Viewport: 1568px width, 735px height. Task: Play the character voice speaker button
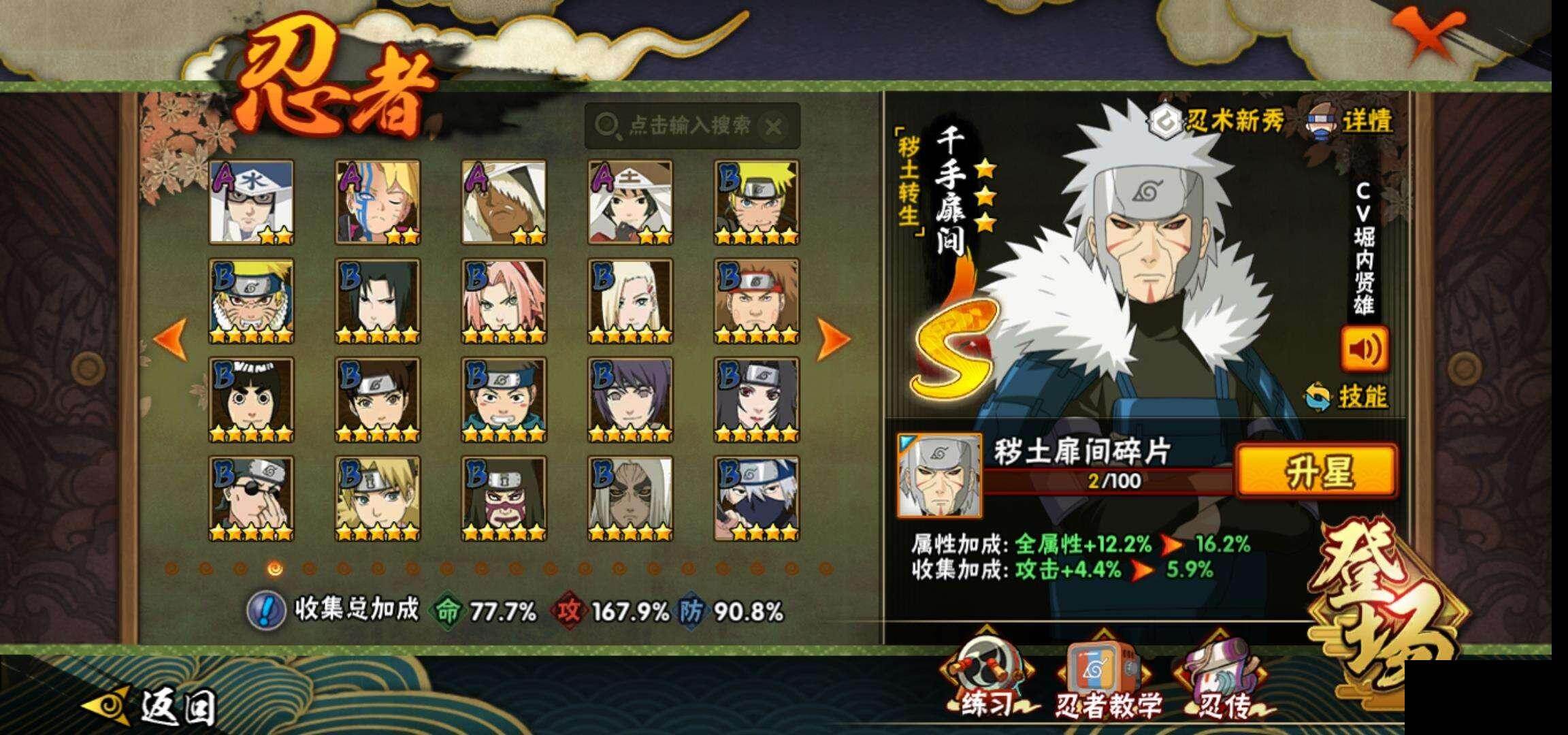tap(1364, 349)
